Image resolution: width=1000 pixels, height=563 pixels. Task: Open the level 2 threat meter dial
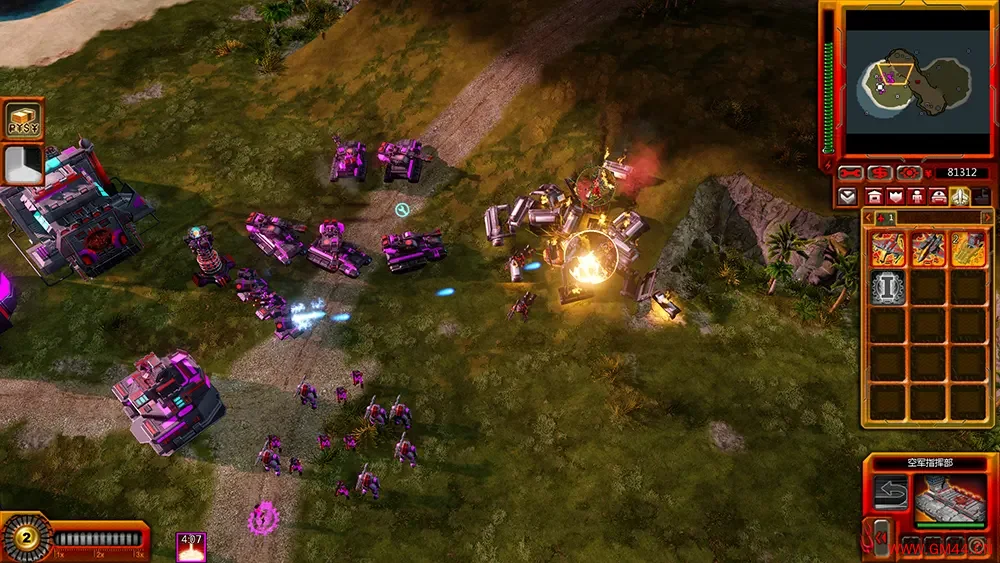(24, 537)
